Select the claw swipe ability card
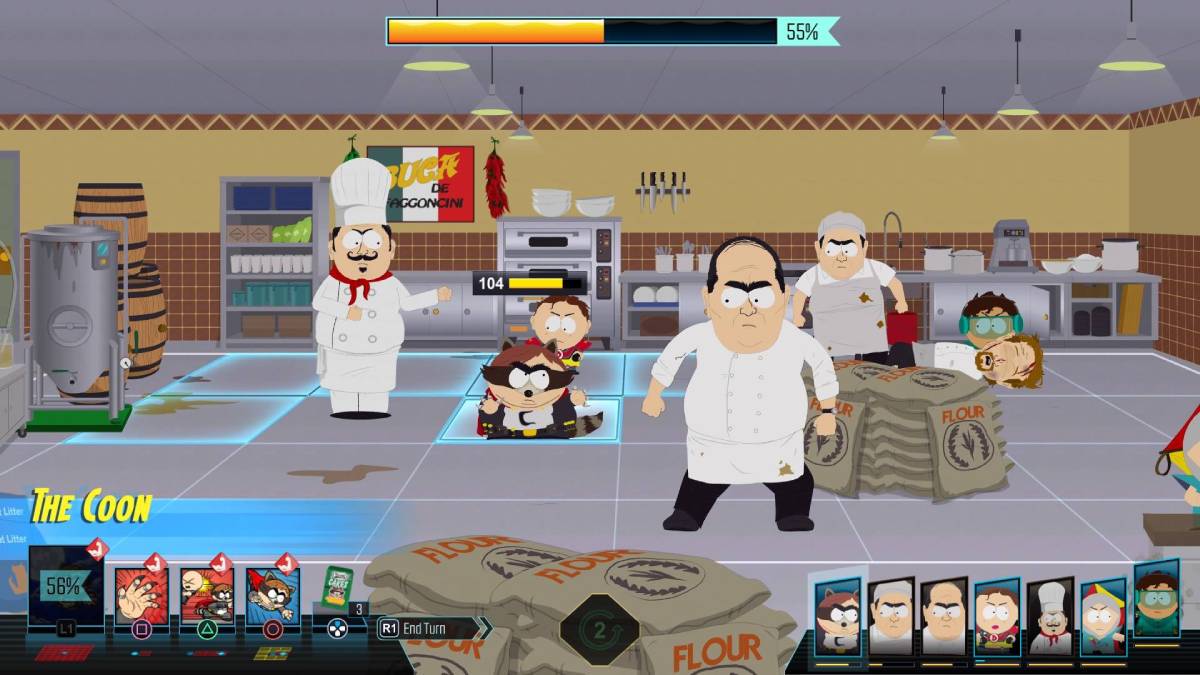The height and width of the screenshot is (675, 1200). [141, 596]
